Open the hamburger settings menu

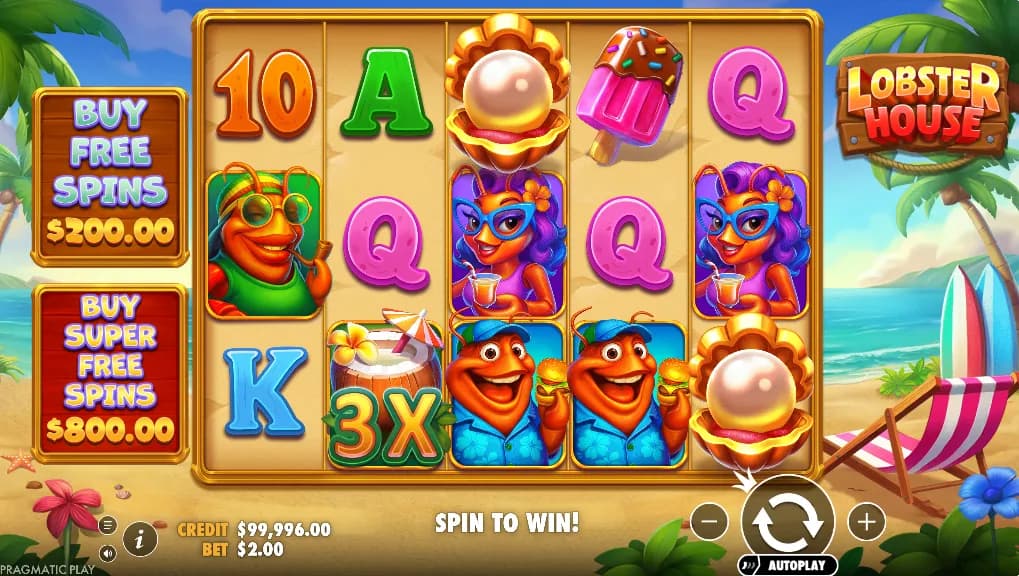pos(107,525)
